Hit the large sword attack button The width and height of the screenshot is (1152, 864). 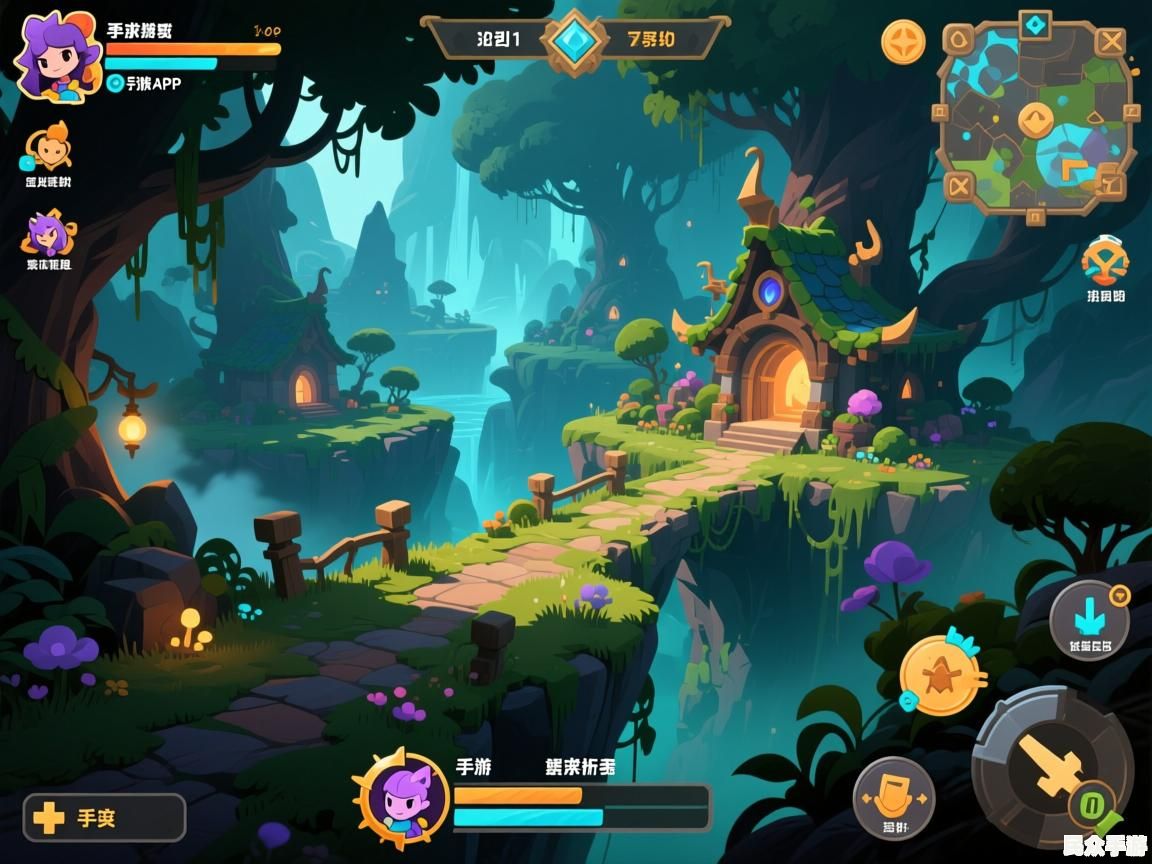click(1052, 765)
